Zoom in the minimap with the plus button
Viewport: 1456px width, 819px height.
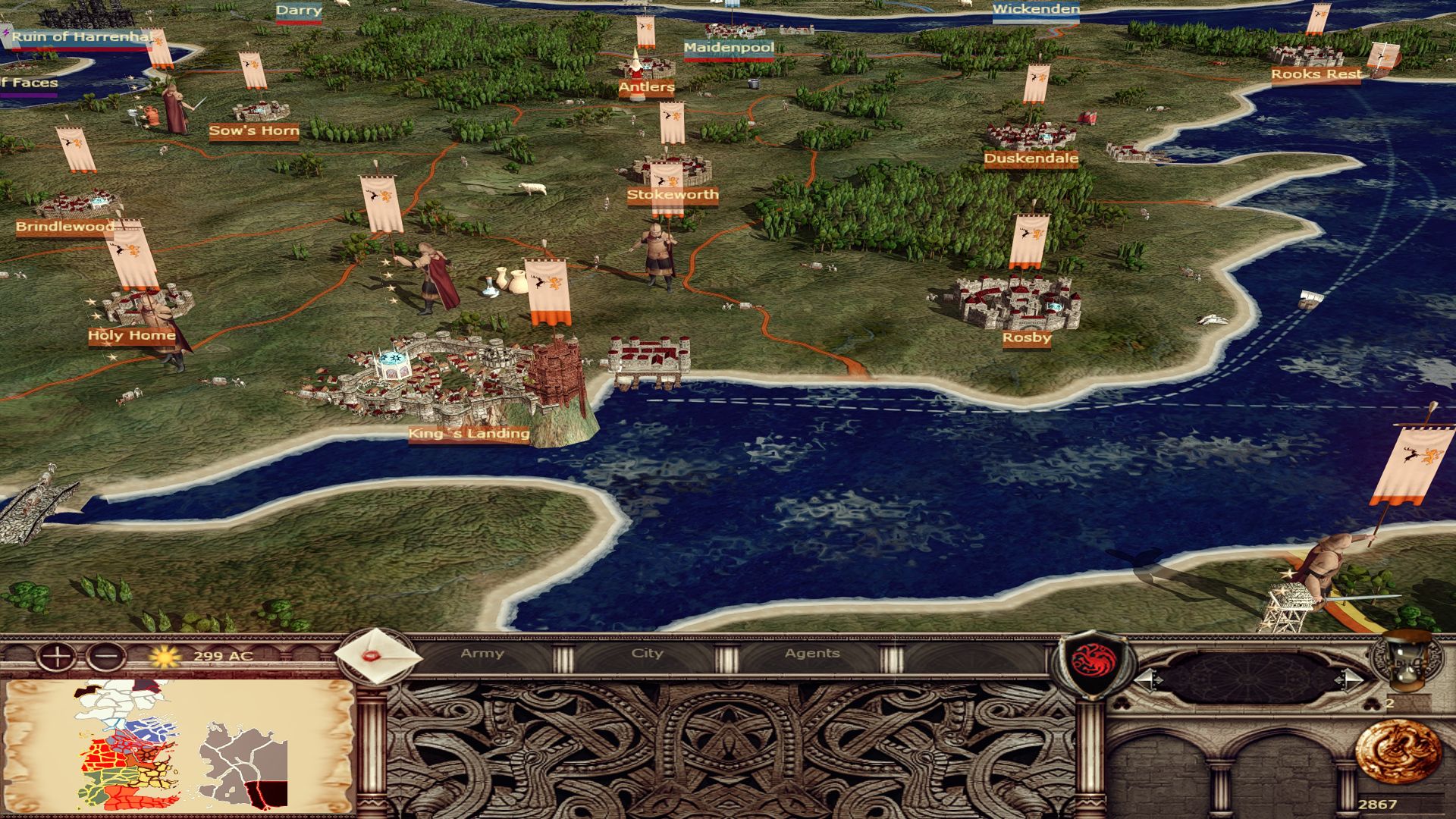coord(55,657)
